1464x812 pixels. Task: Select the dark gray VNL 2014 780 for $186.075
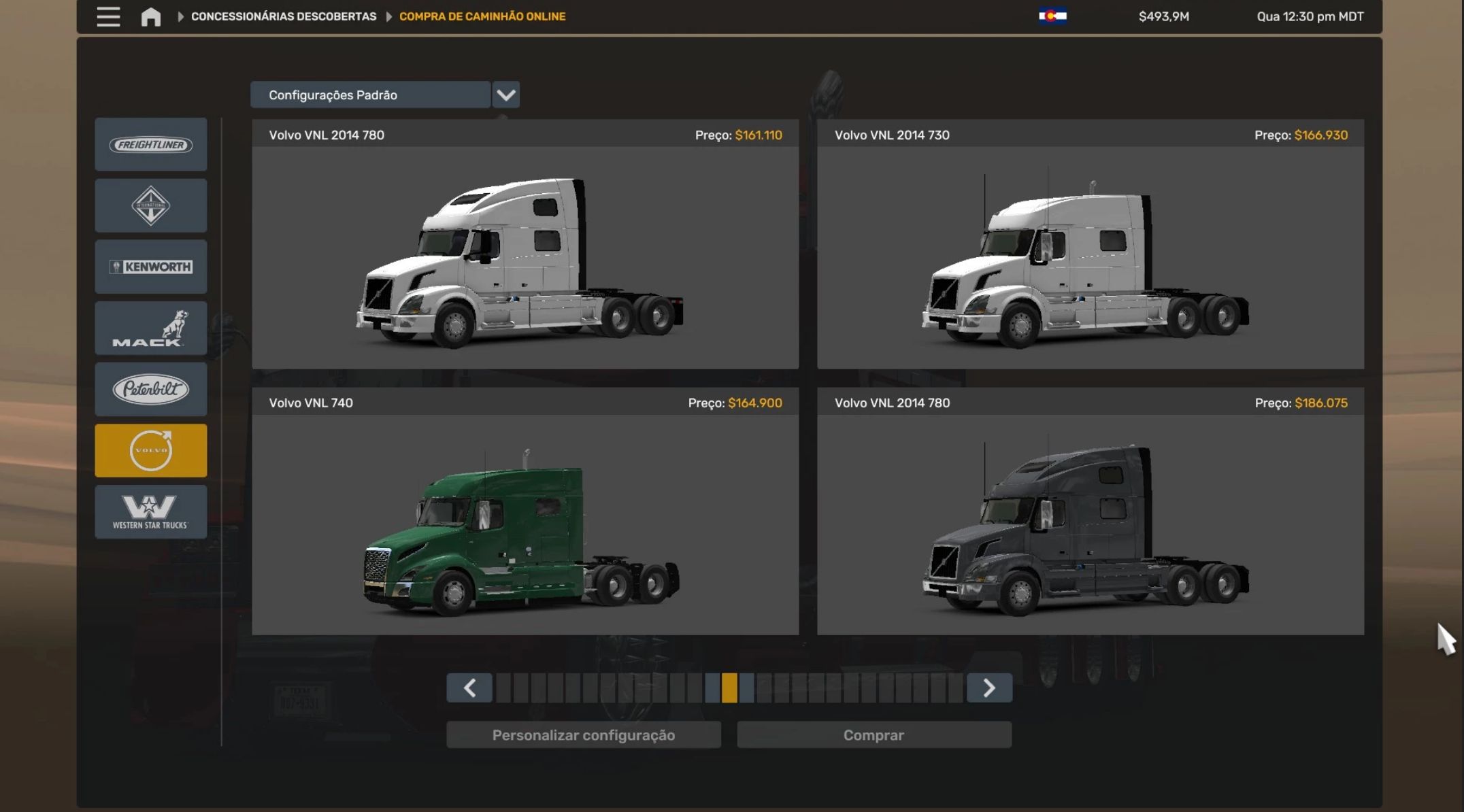pos(1090,524)
